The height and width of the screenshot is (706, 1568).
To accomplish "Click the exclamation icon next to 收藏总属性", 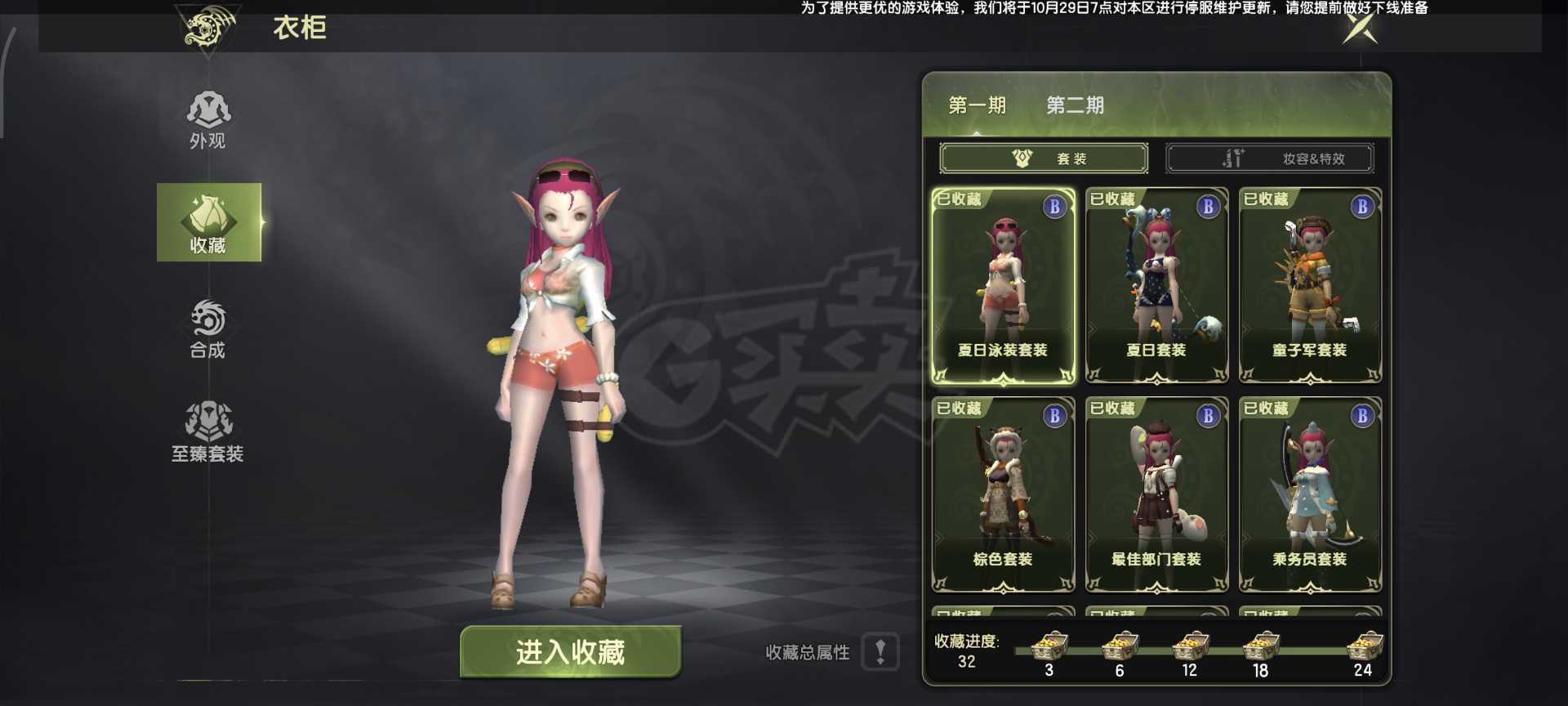I will 879,653.
